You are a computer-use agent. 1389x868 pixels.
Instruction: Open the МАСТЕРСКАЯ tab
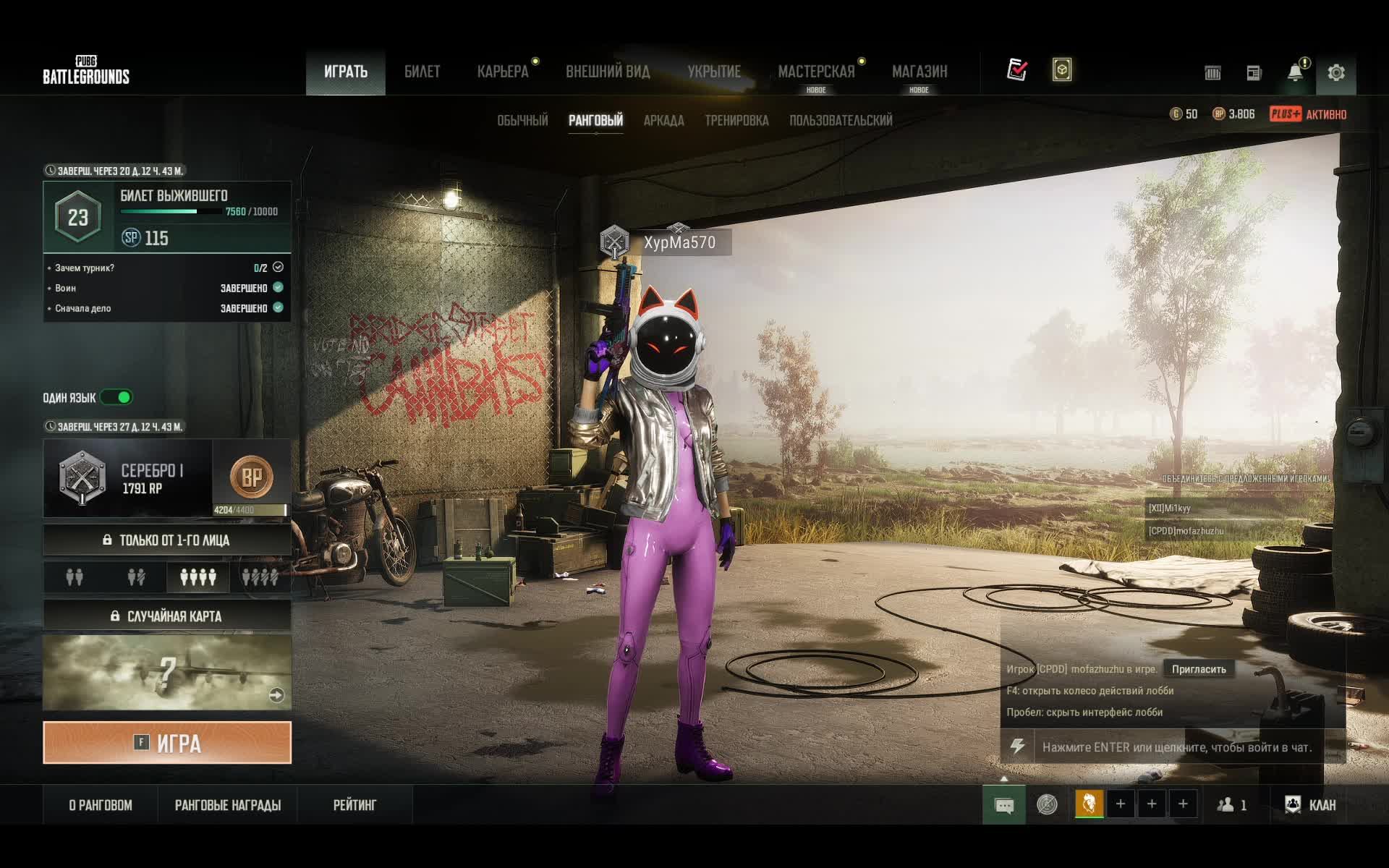point(816,72)
